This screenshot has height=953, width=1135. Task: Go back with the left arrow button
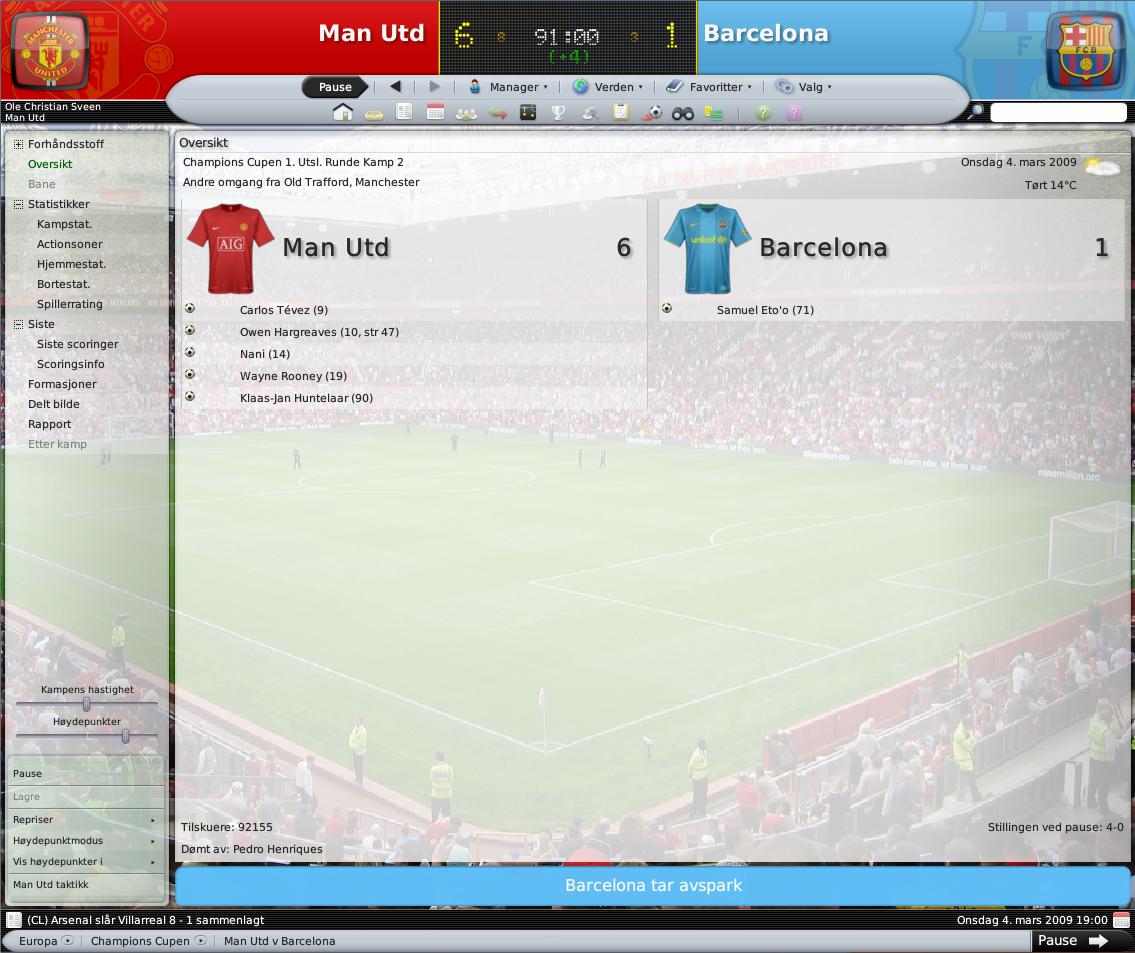pos(395,87)
